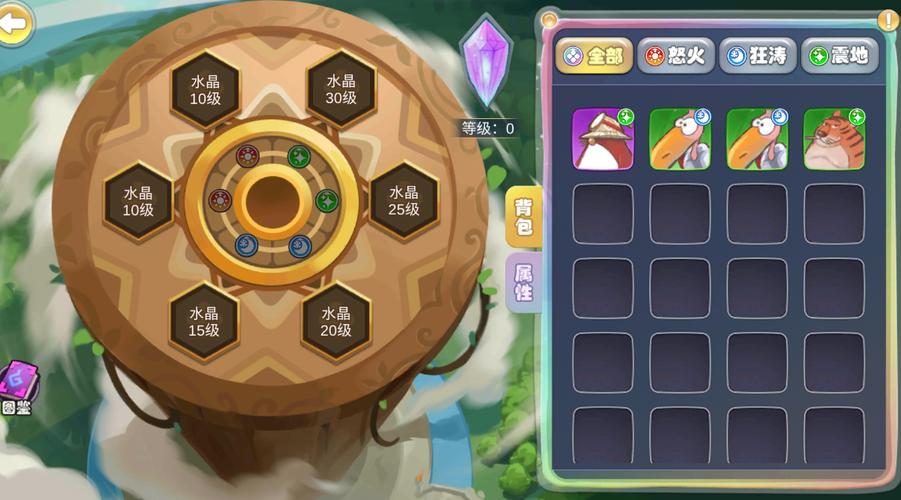The image size is (901, 500).
Task: Select the 水晶30级 hexagon slot
Action: click(x=341, y=90)
